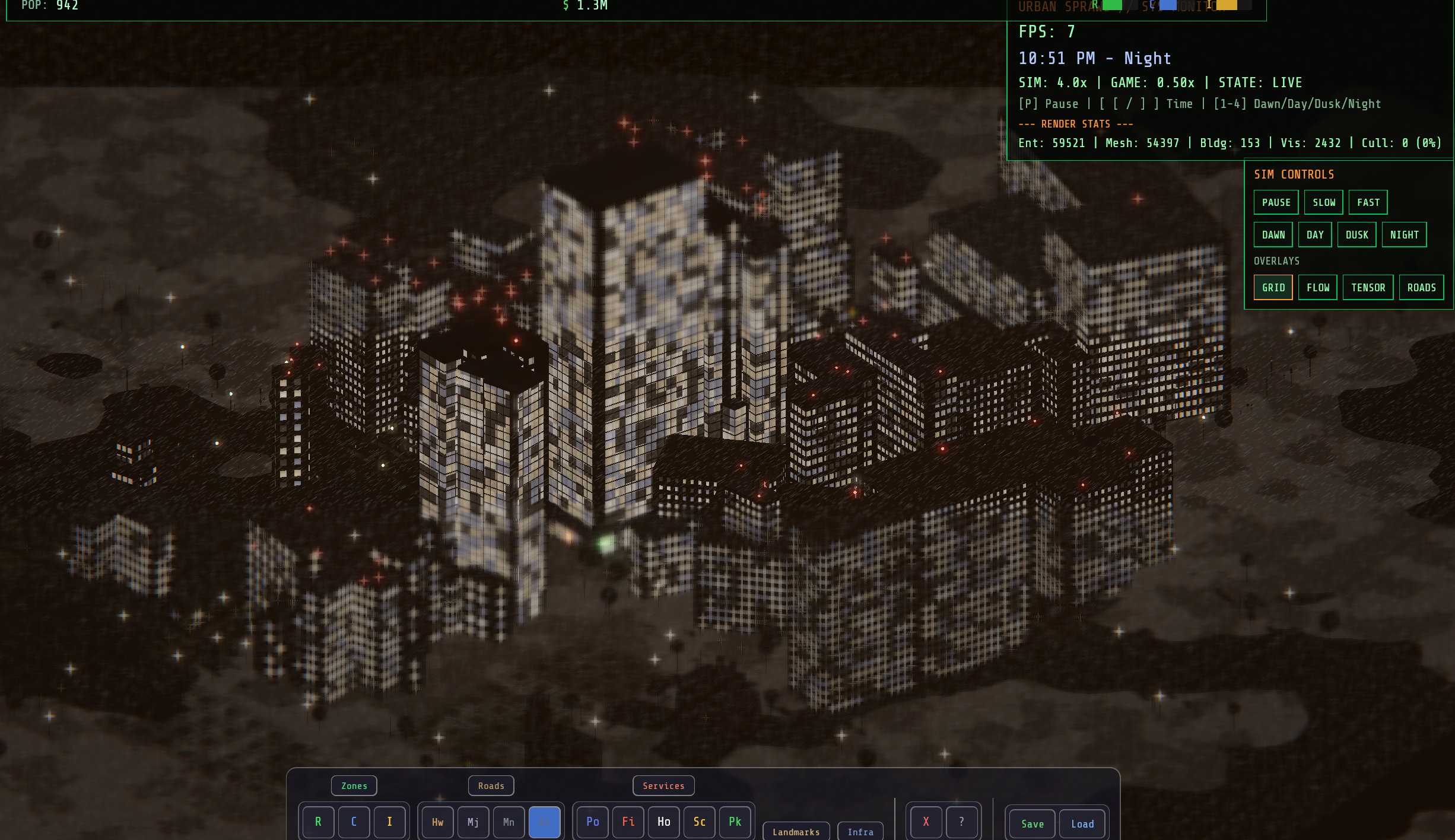
Task: Select the Park service tool (Pk)
Action: click(x=735, y=822)
